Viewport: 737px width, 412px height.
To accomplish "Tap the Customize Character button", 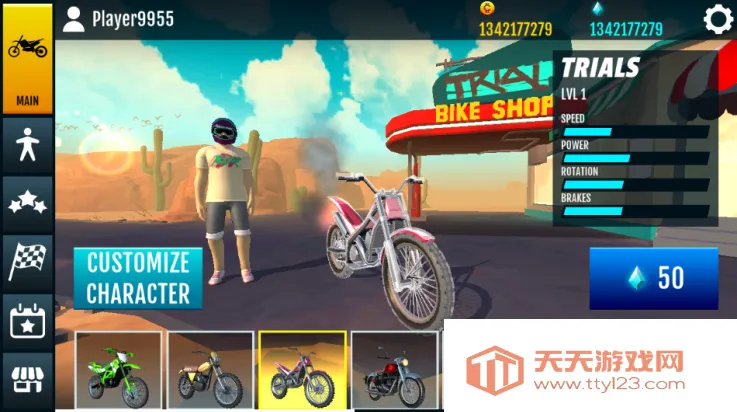I will pos(137,278).
